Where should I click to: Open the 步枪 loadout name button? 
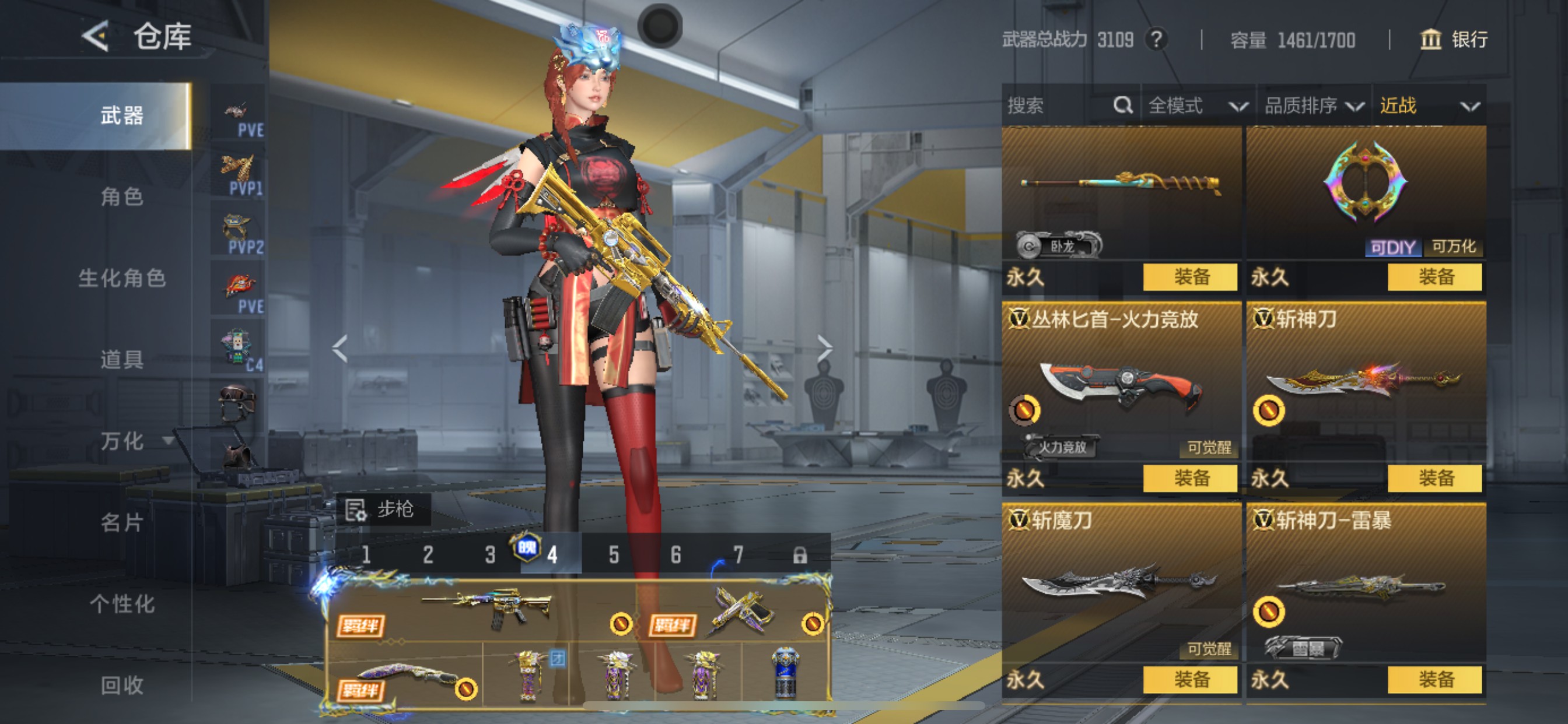(x=383, y=509)
